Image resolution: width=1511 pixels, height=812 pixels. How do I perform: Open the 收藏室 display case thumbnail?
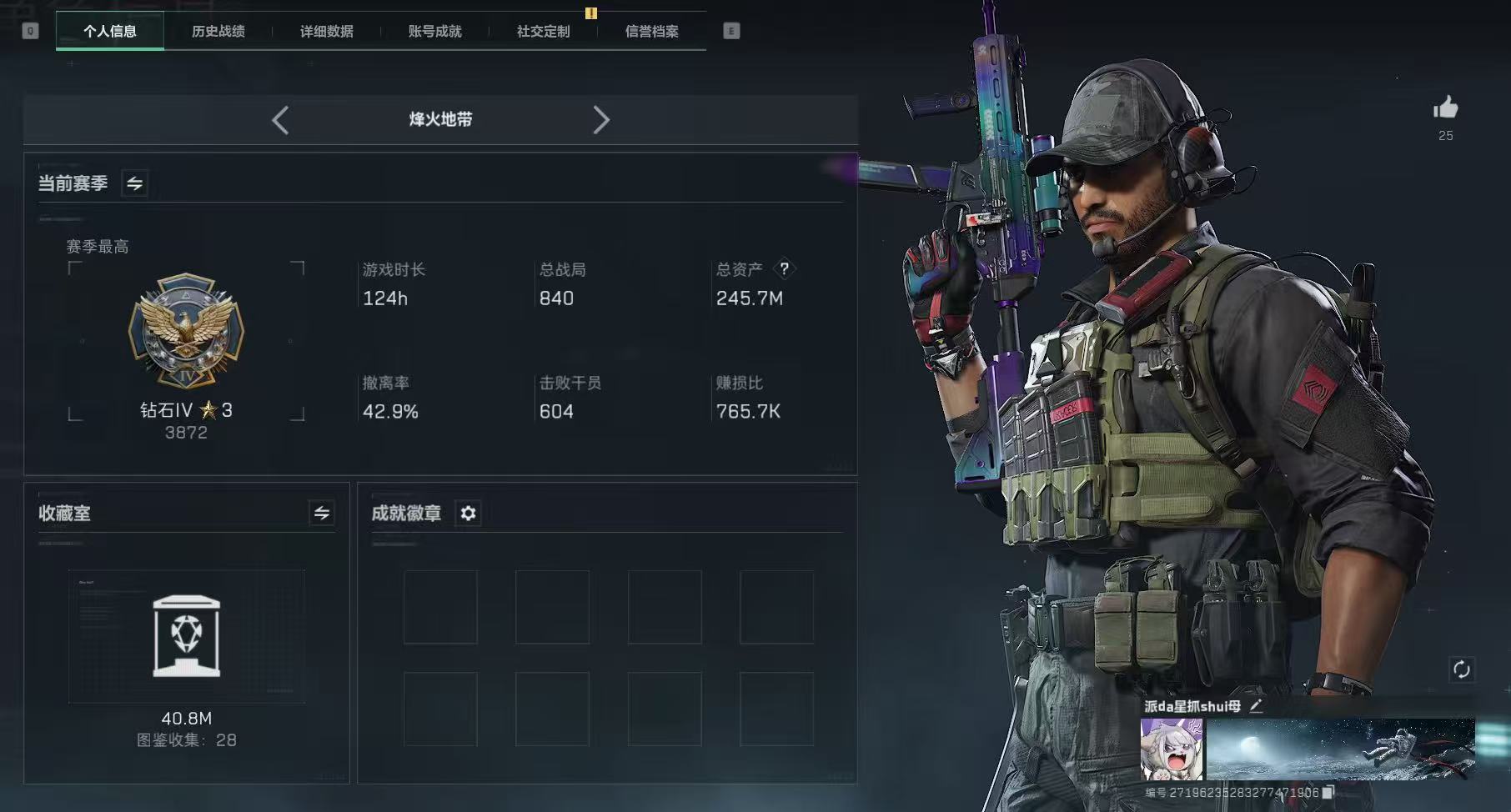coord(187,636)
